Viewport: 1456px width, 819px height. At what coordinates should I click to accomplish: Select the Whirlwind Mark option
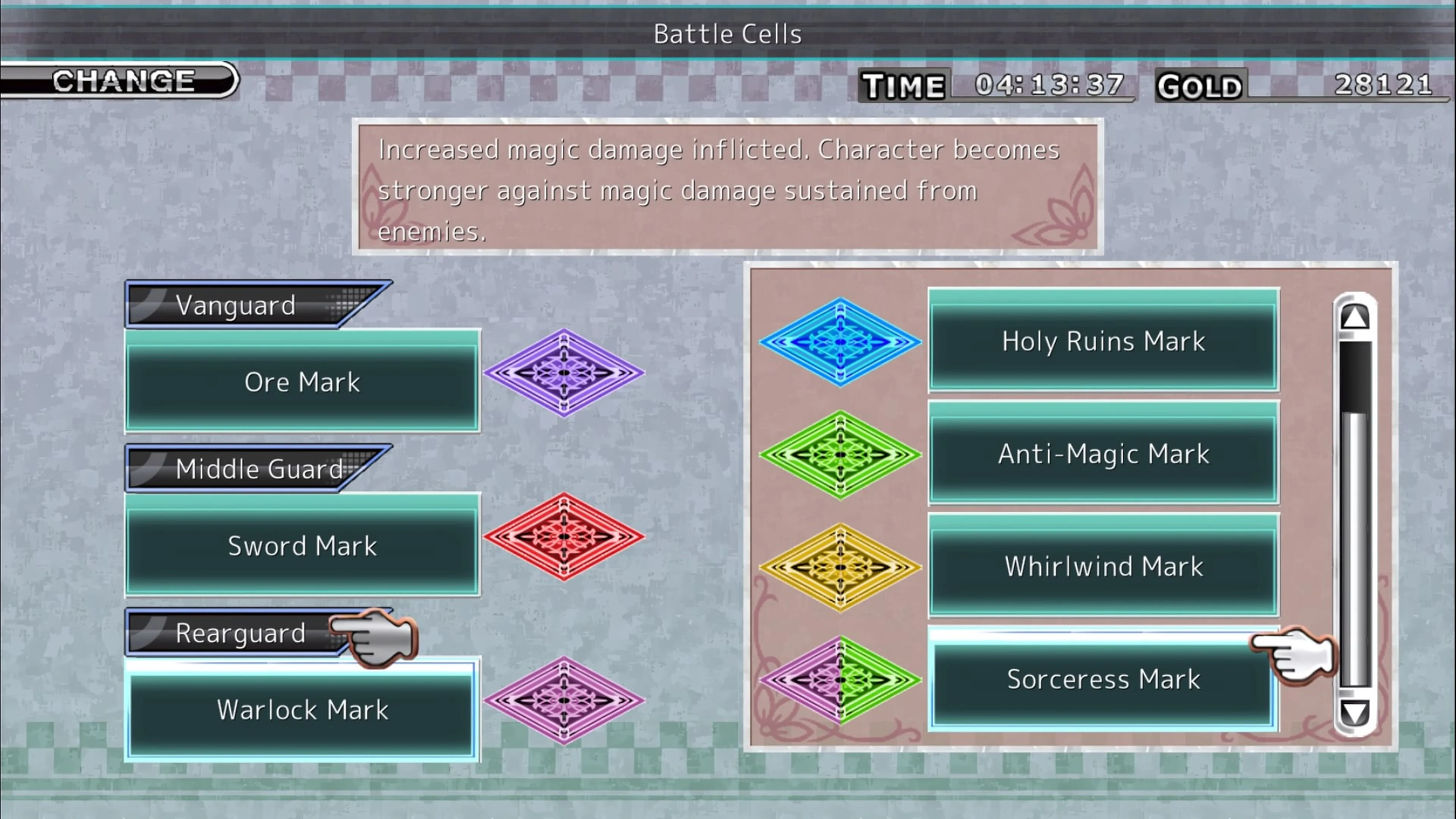pyautogui.click(x=1102, y=567)
